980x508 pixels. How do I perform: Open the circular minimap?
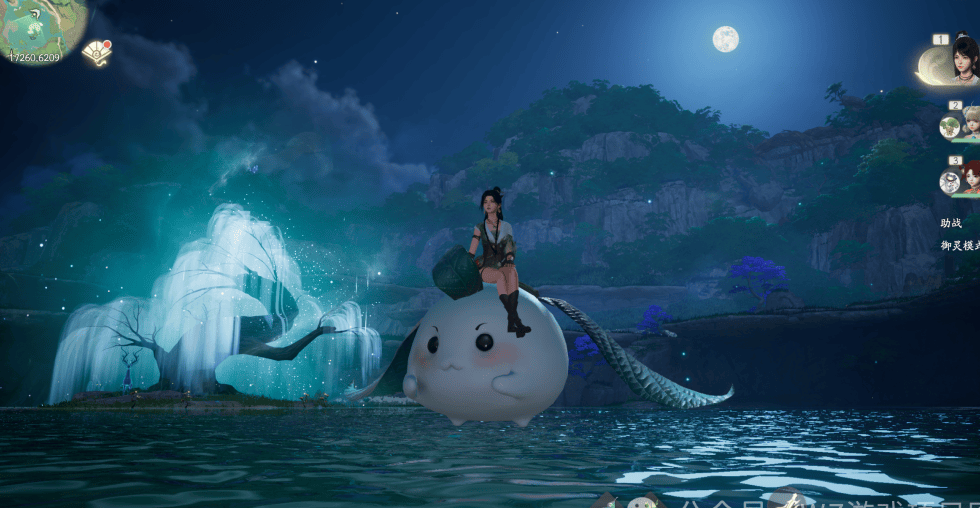point(40,28)
